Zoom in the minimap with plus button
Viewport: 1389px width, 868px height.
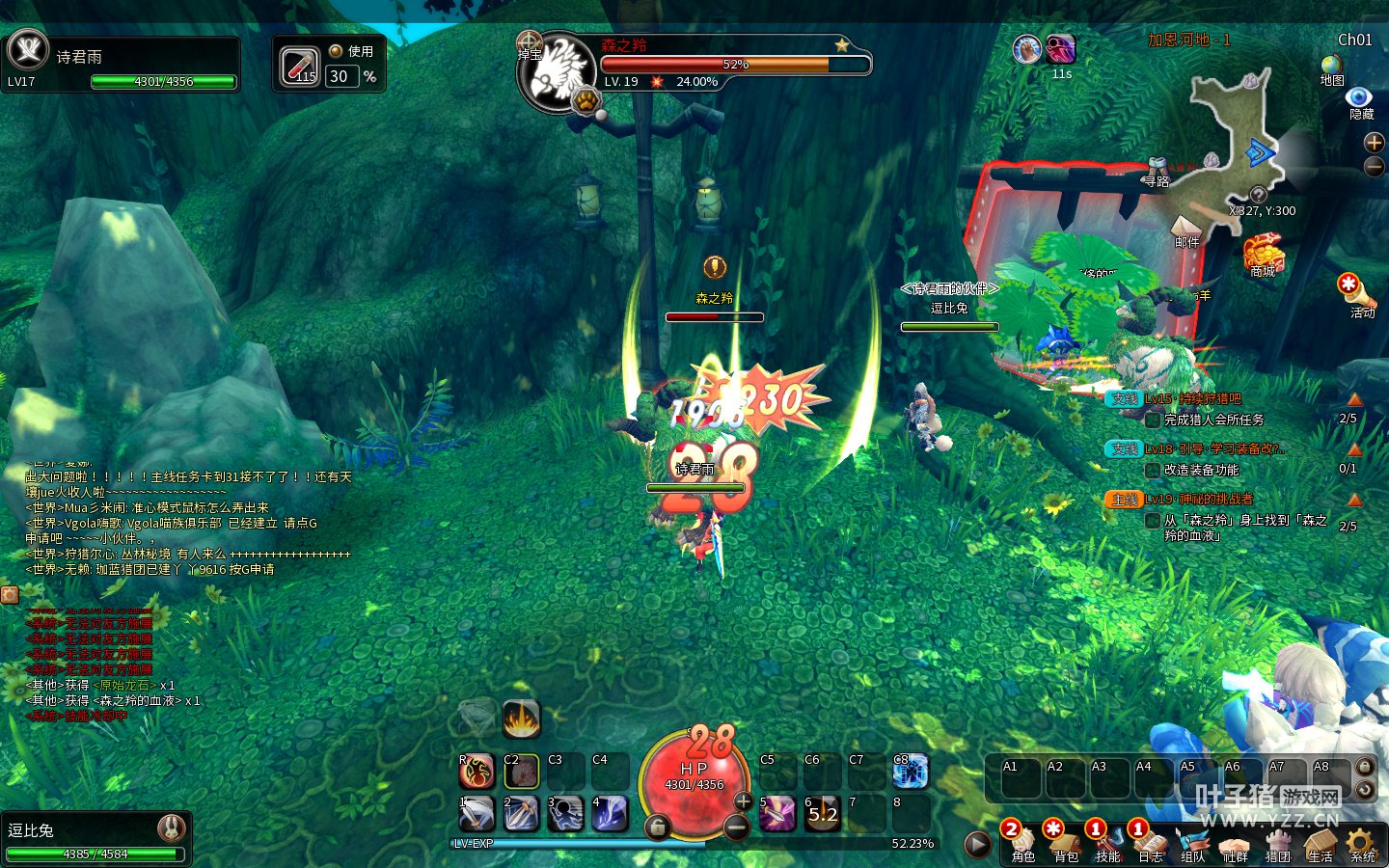click(x=1375, y=143)
